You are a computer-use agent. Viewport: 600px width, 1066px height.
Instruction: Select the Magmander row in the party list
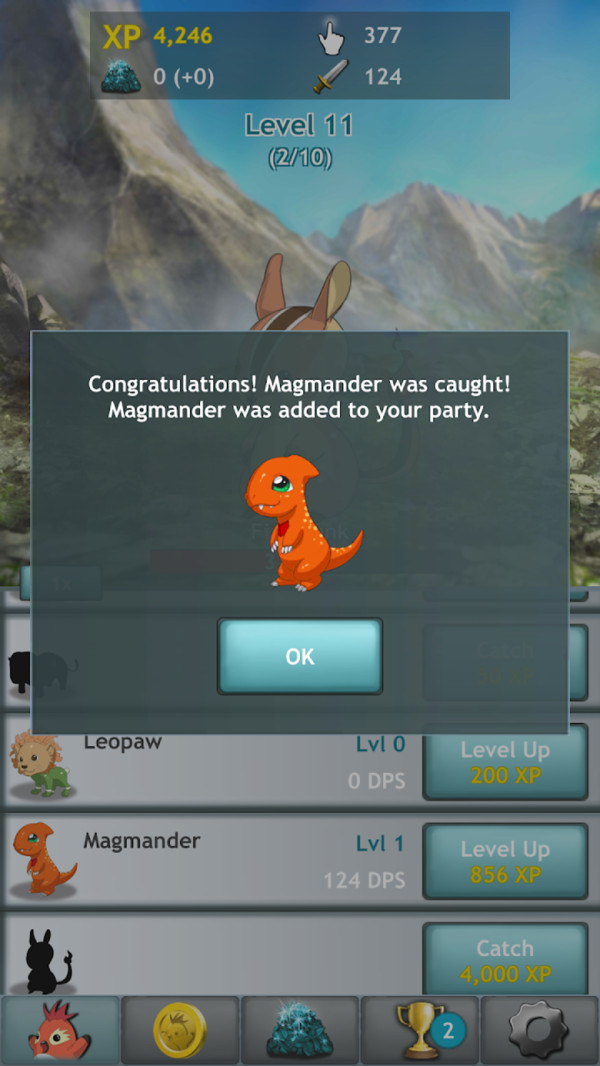coord(210,861)
